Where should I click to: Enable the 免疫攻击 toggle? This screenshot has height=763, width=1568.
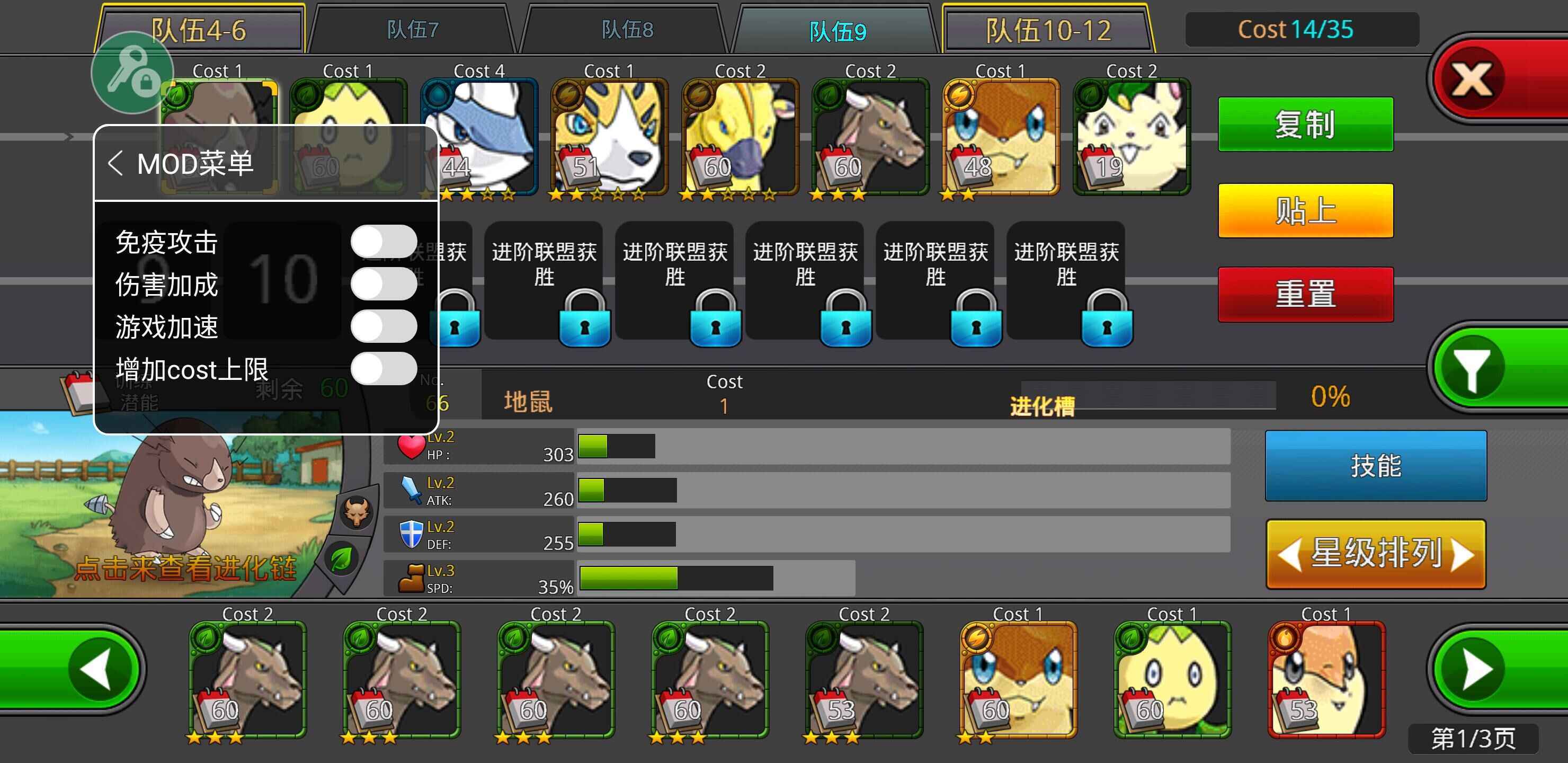point(384,240)
